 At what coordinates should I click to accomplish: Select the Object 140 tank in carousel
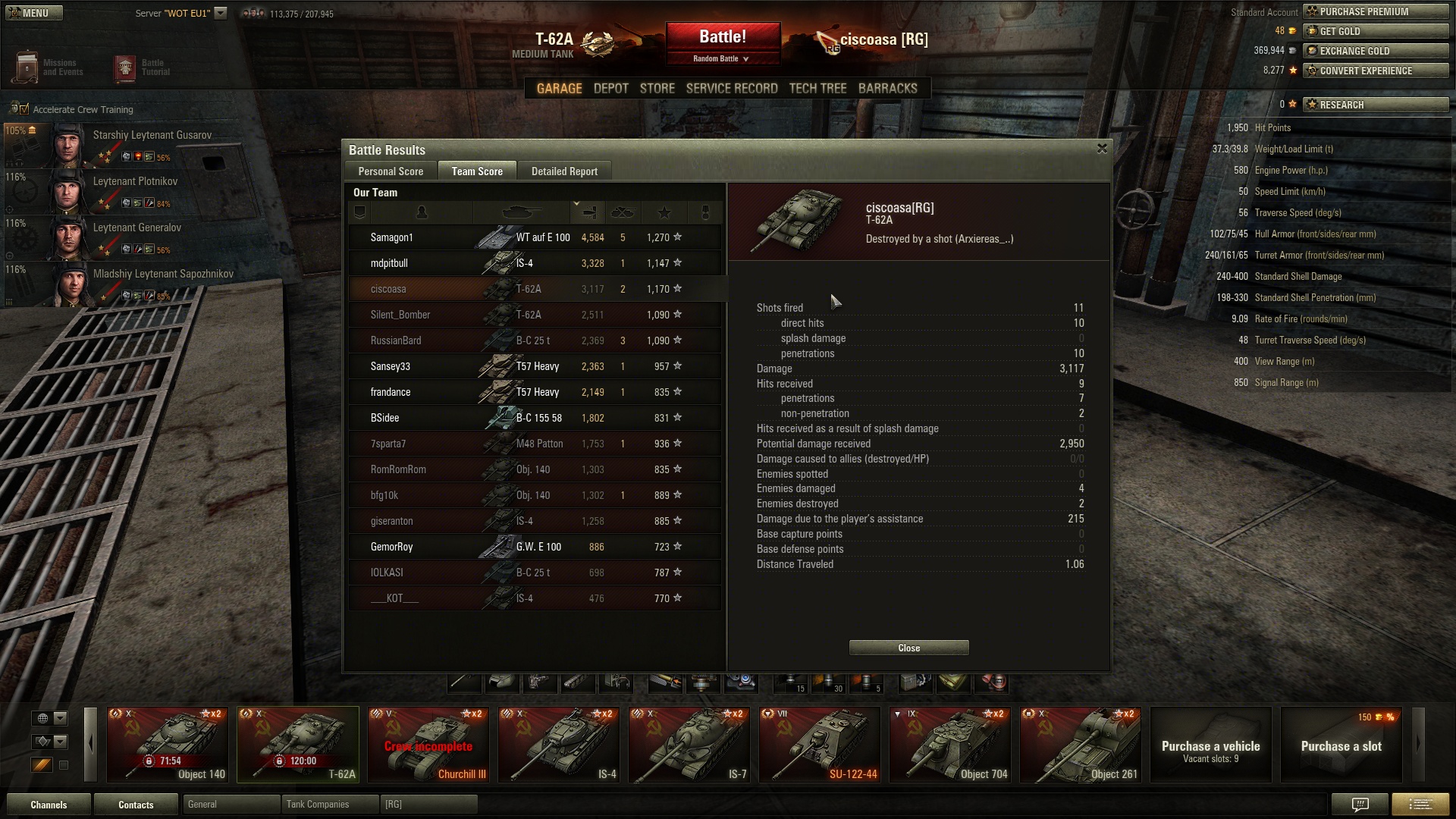tap(168, 745)
